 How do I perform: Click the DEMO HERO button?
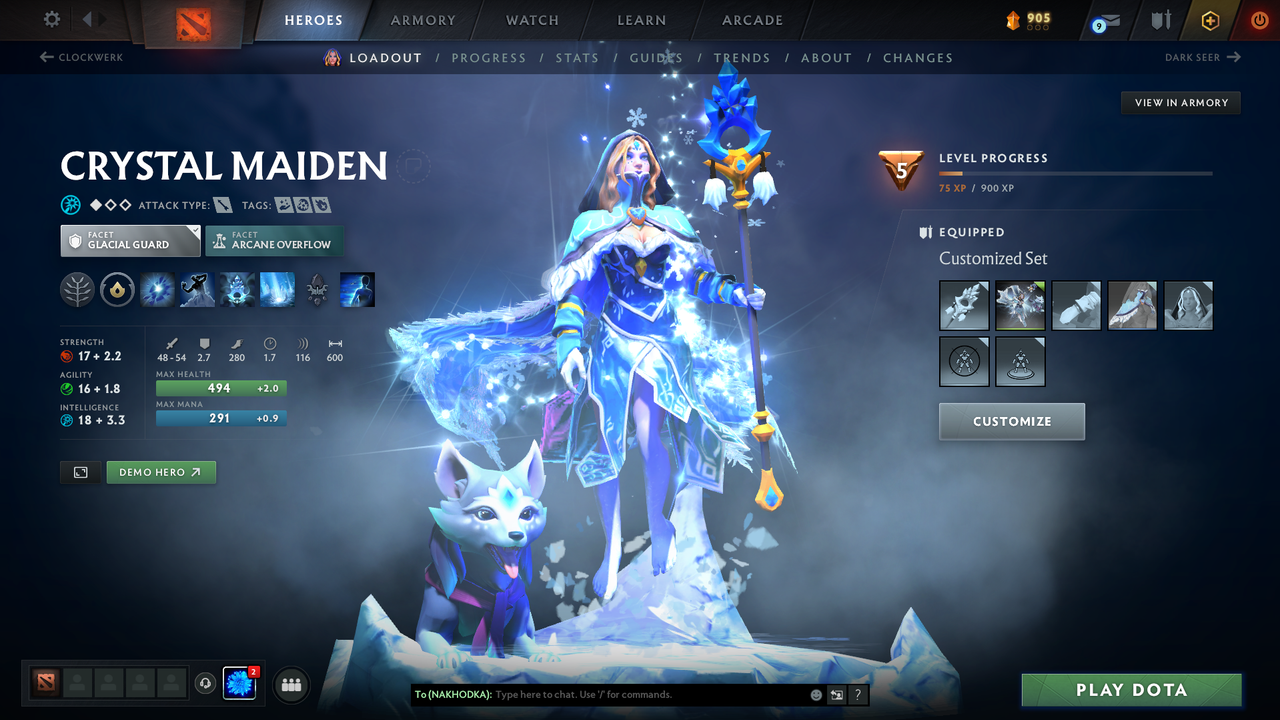[161, 472]
